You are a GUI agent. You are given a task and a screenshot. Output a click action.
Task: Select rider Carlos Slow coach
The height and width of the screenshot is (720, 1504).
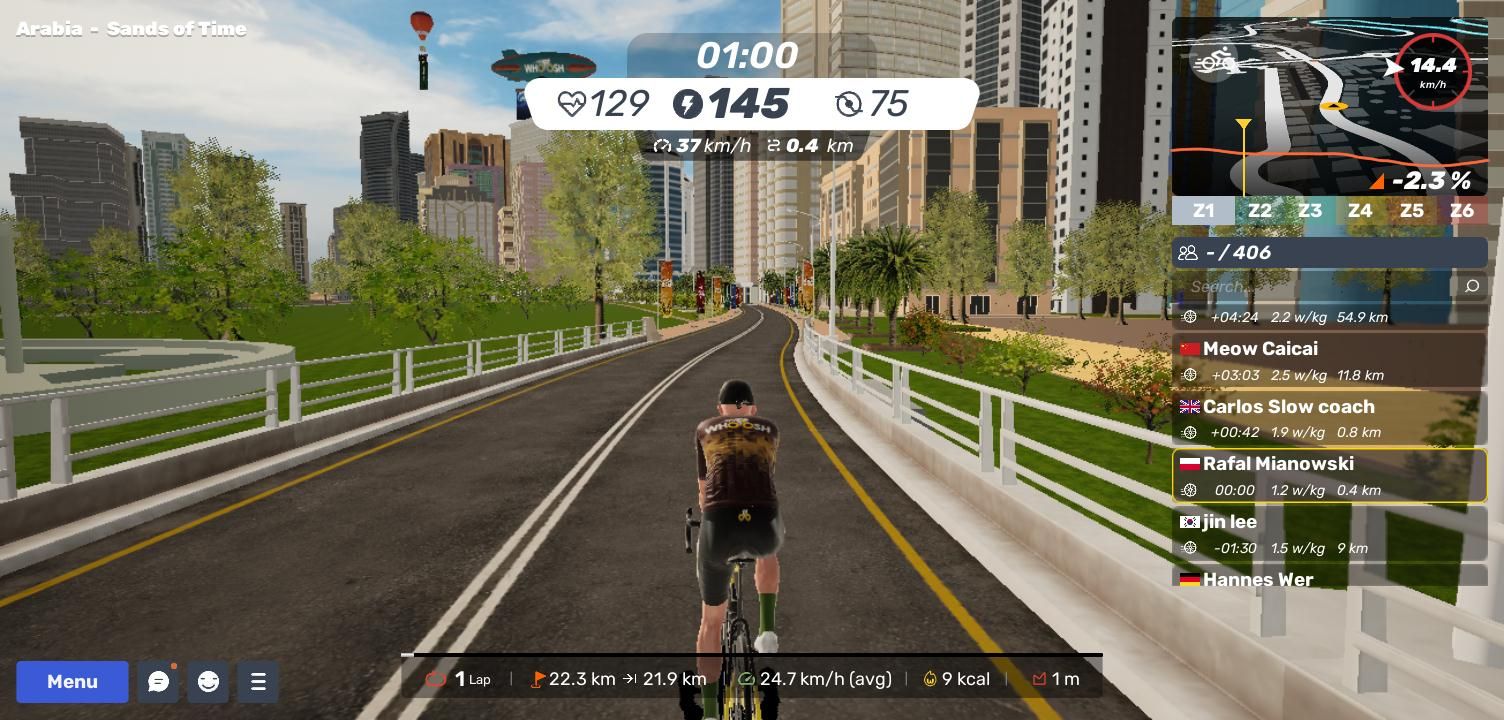tap(1329, 418)
